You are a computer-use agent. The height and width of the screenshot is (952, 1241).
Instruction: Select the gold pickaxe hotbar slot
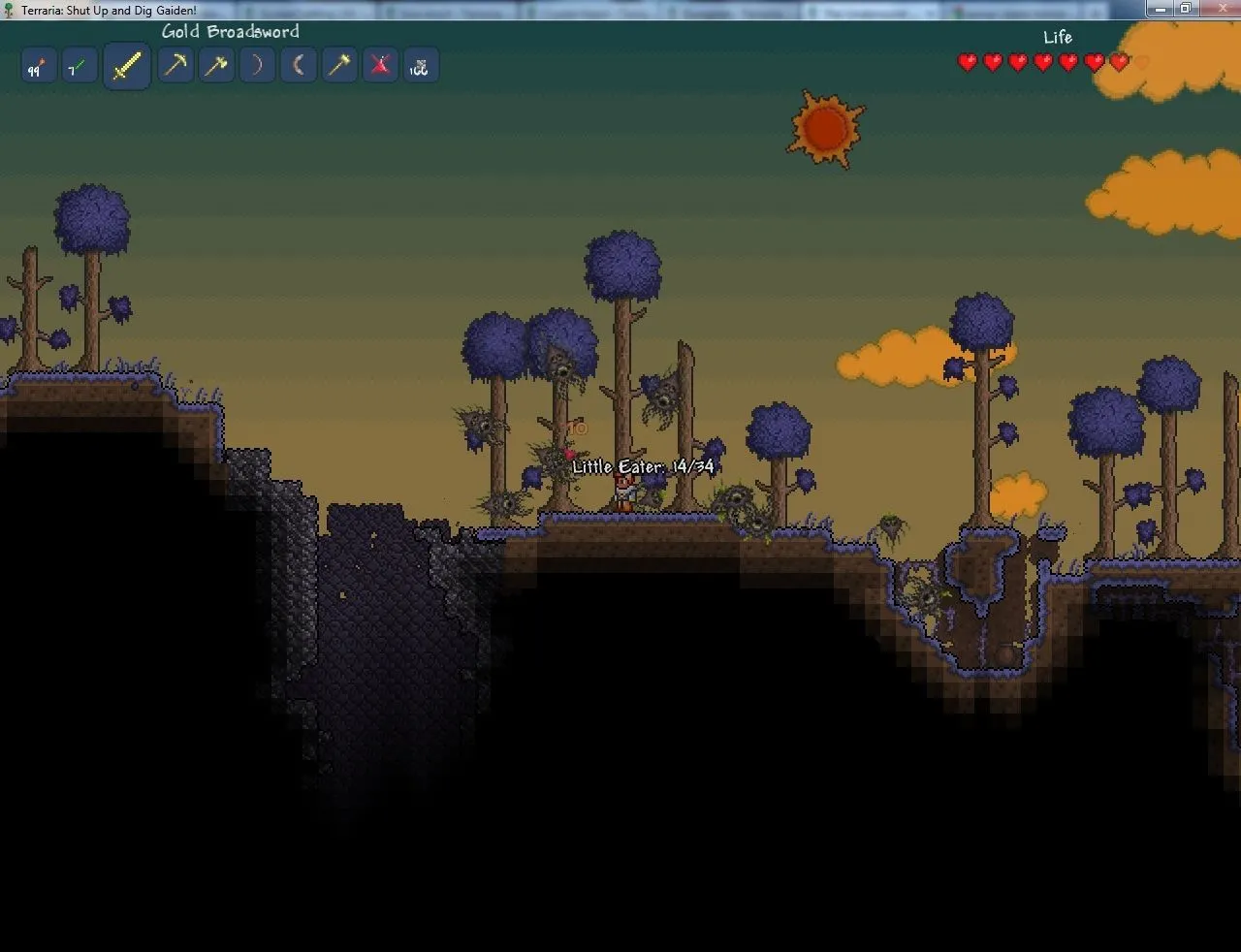point(175,66)
